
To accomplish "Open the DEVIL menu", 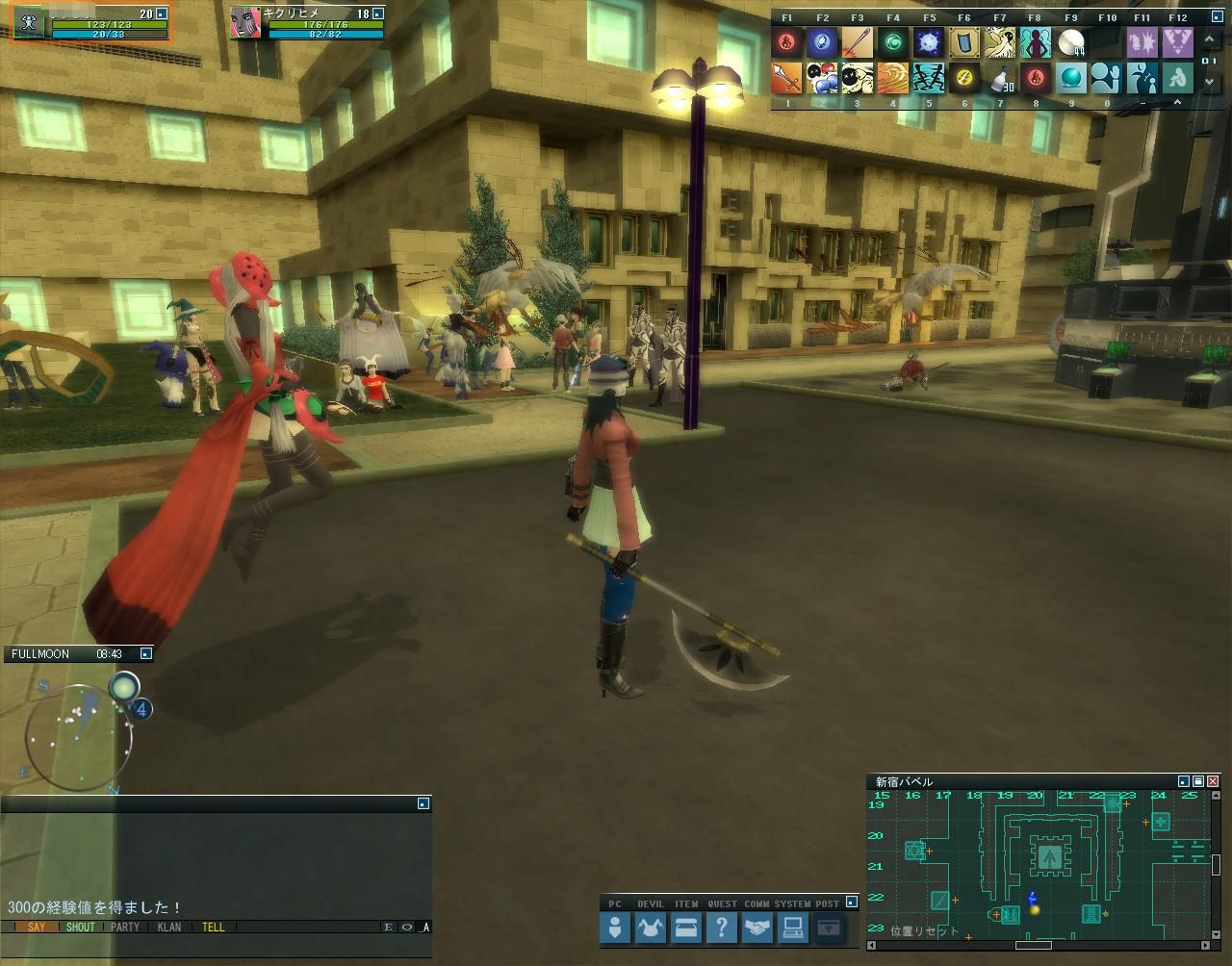I will click(651, 928).
